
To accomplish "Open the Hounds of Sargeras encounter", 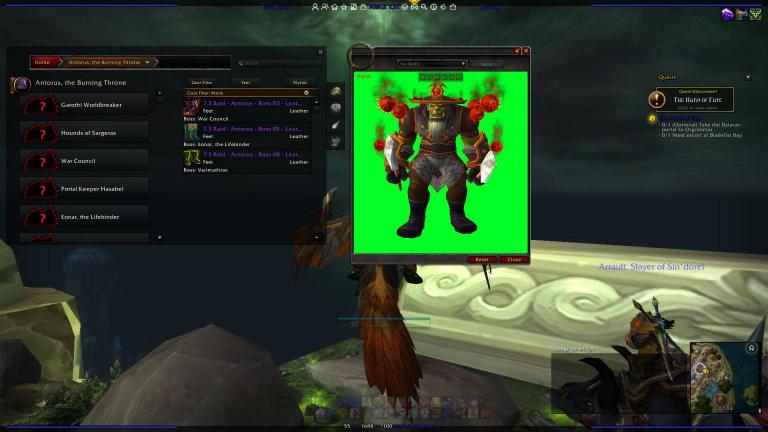I will 84,132.
